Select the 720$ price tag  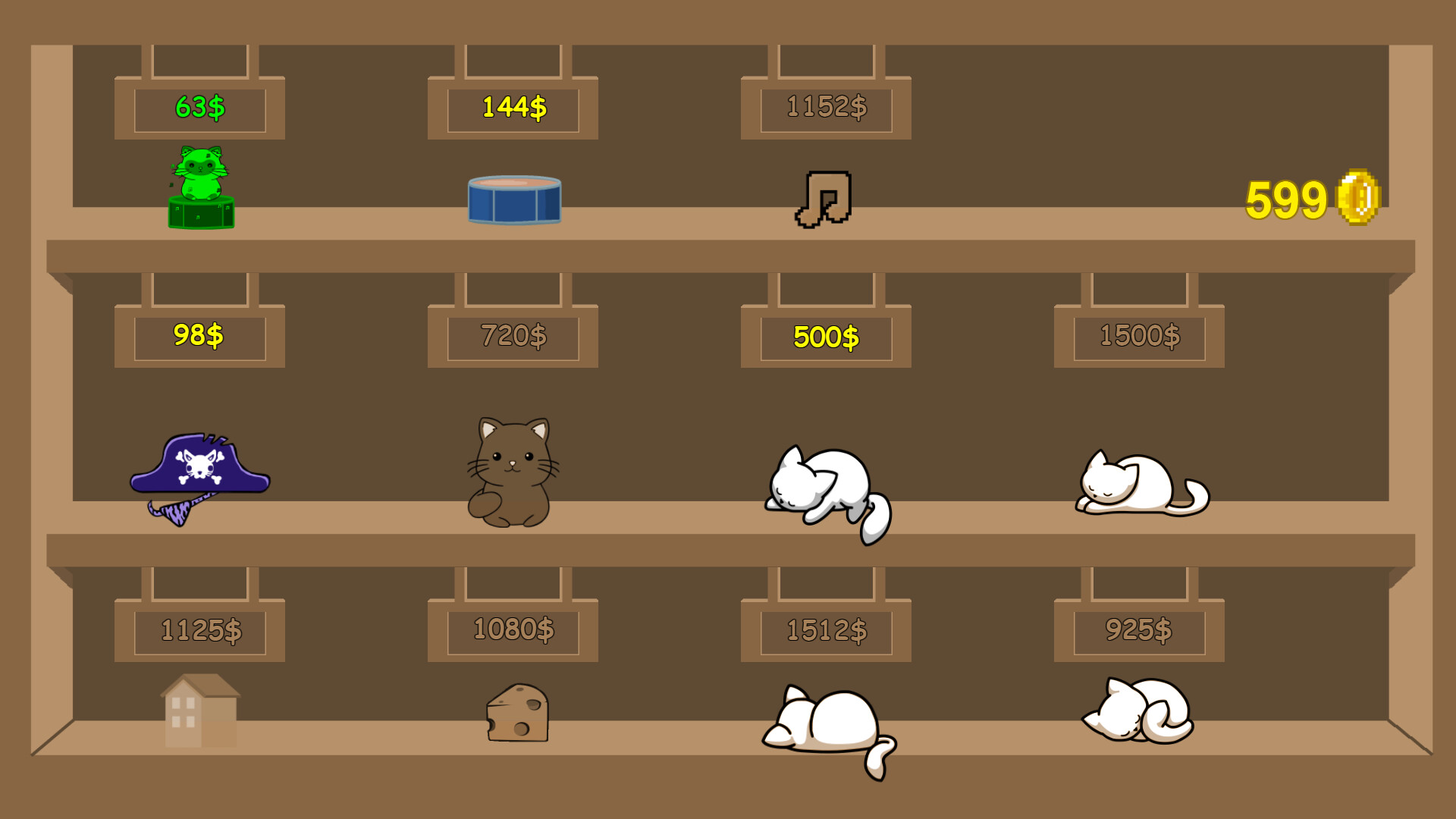click(x=512, y=334)
